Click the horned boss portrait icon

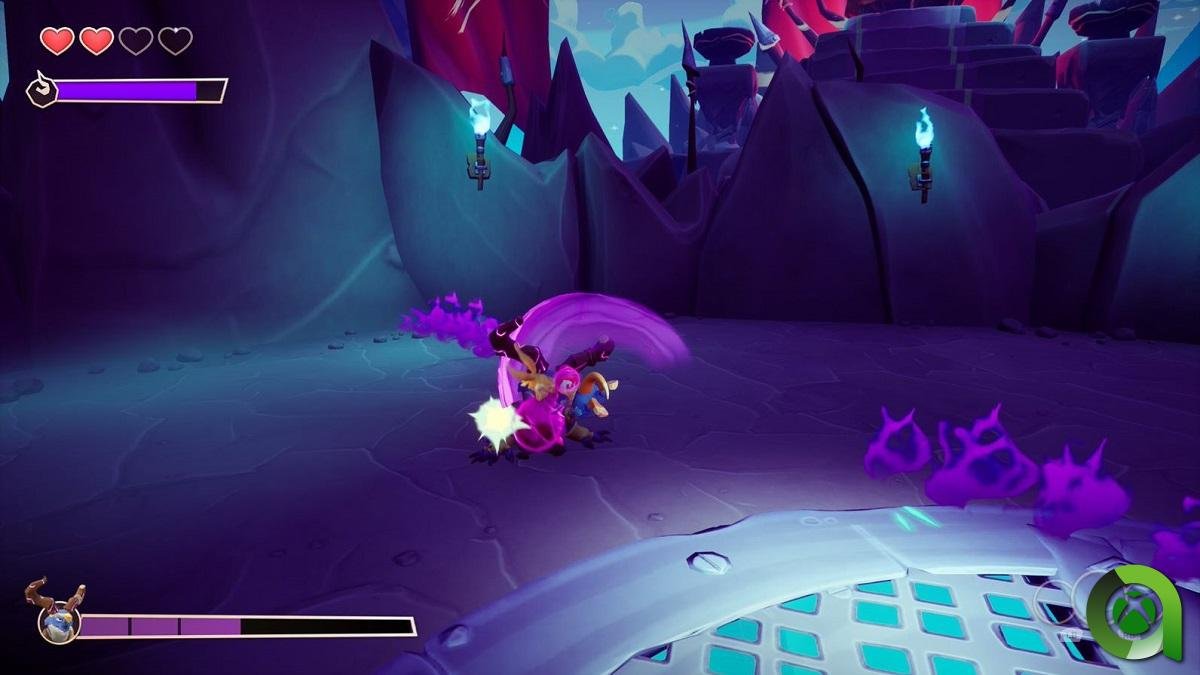(x=57, y=614)
